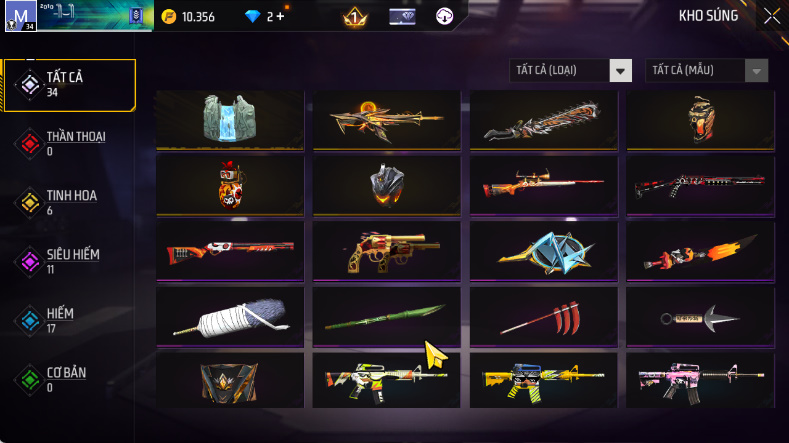Open the gold rank badge icon
Image resolution: width=789 pixels, height=443 pixels.
(x=354, y=16)
